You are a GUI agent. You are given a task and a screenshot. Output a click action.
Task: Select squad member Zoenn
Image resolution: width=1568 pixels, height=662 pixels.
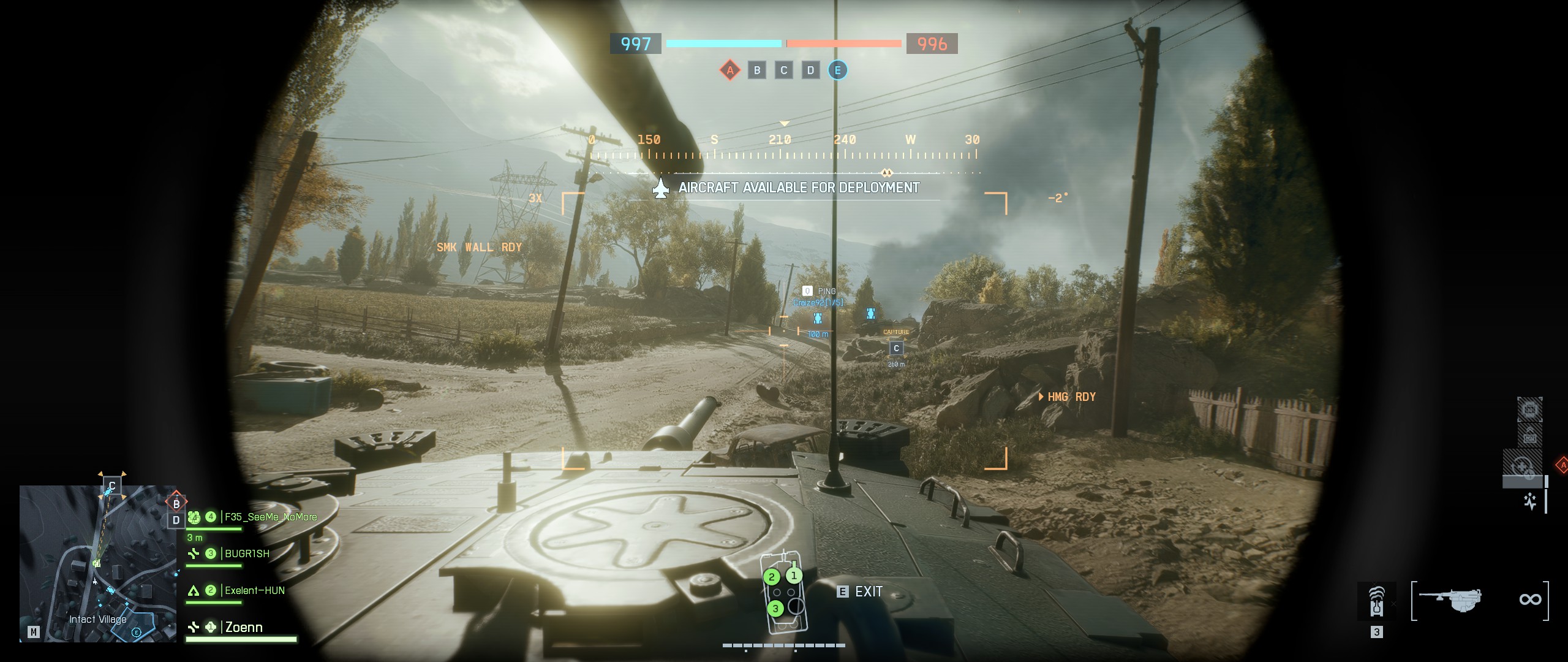pyautogui.click(x=244, y=628)
